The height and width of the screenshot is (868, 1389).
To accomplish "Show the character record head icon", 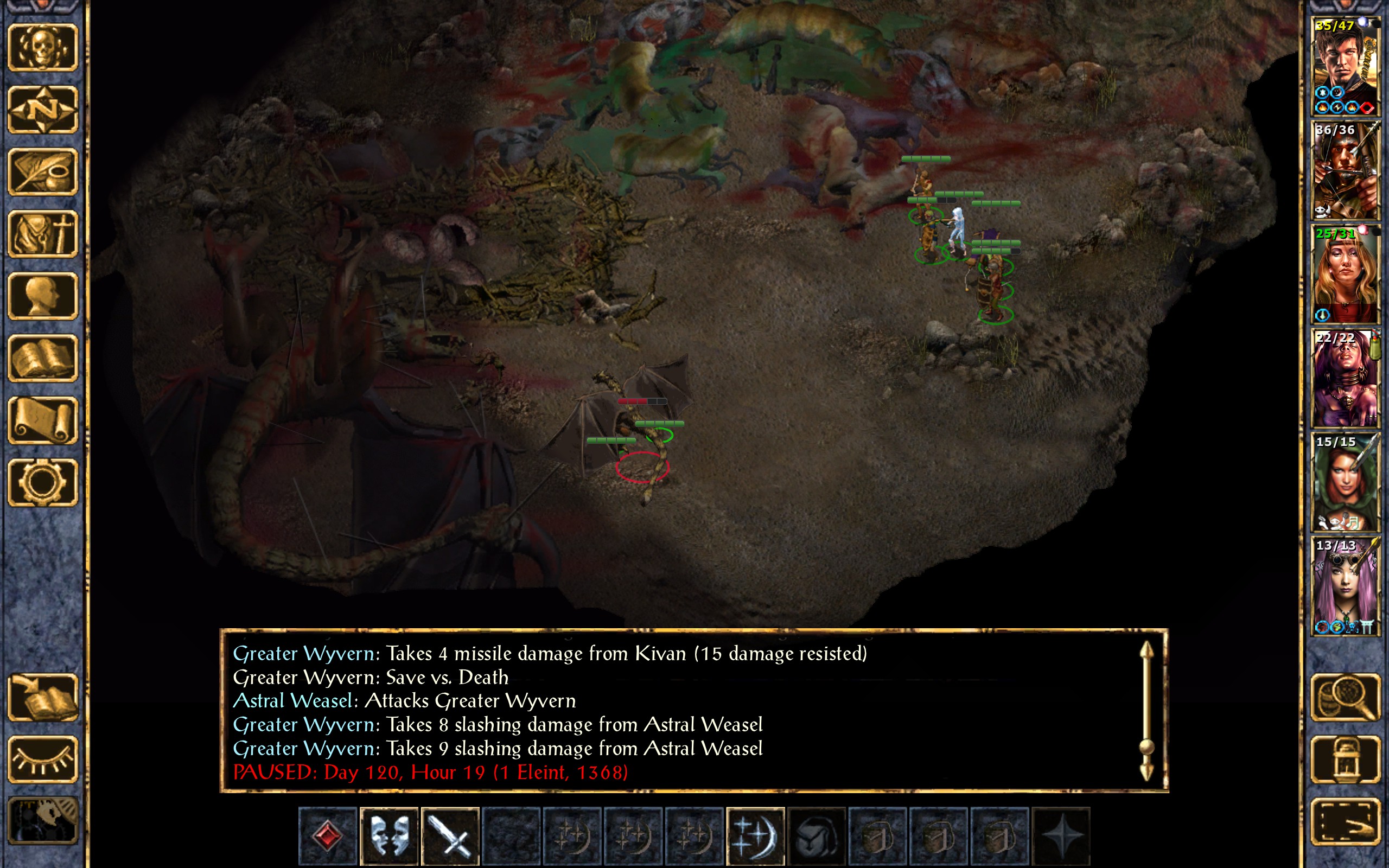I will coord(43,296).
